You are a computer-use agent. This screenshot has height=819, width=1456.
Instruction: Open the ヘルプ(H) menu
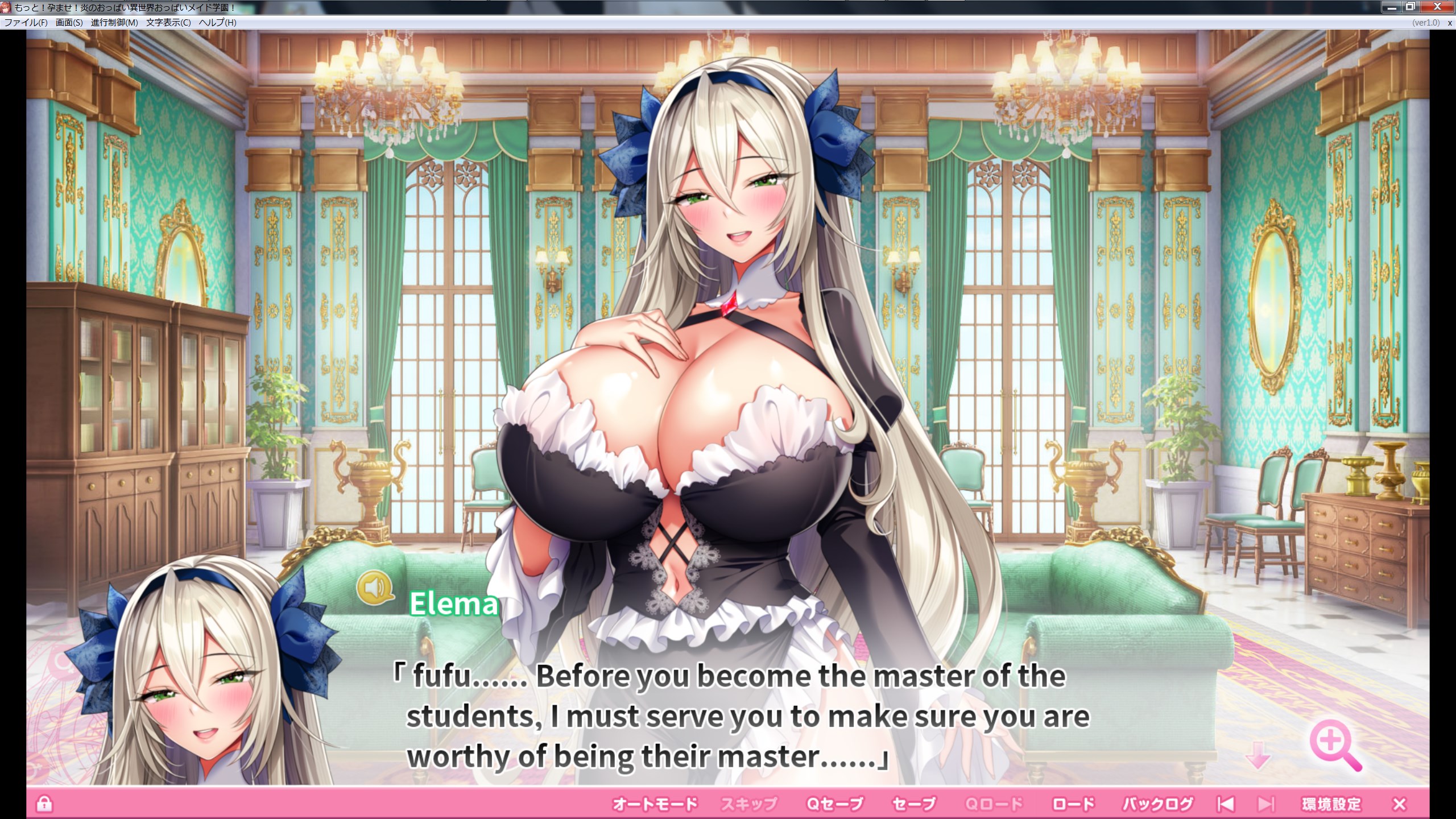217,23
